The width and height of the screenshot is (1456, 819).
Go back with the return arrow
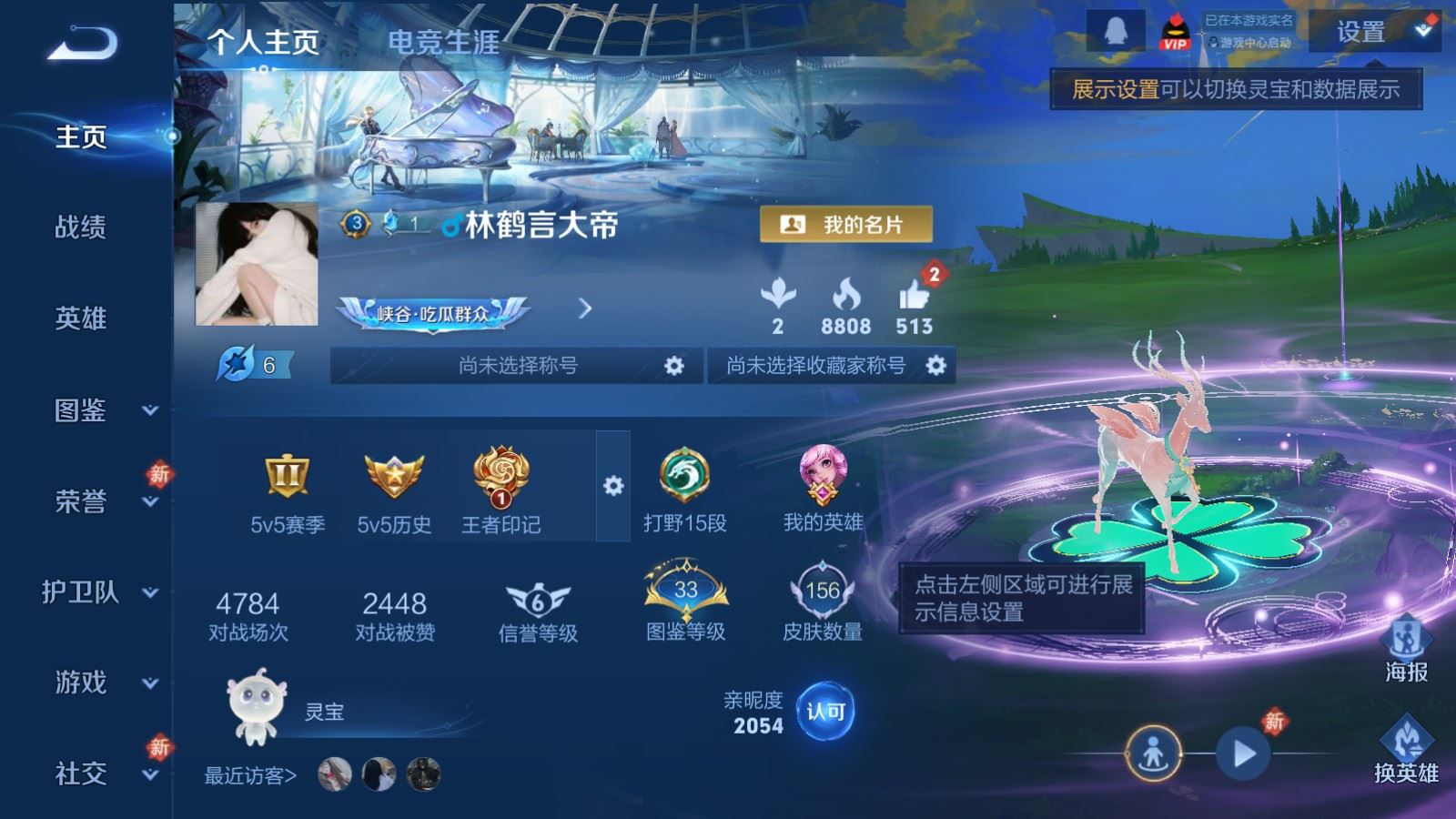pyautogui.click(x=83, y=43)
